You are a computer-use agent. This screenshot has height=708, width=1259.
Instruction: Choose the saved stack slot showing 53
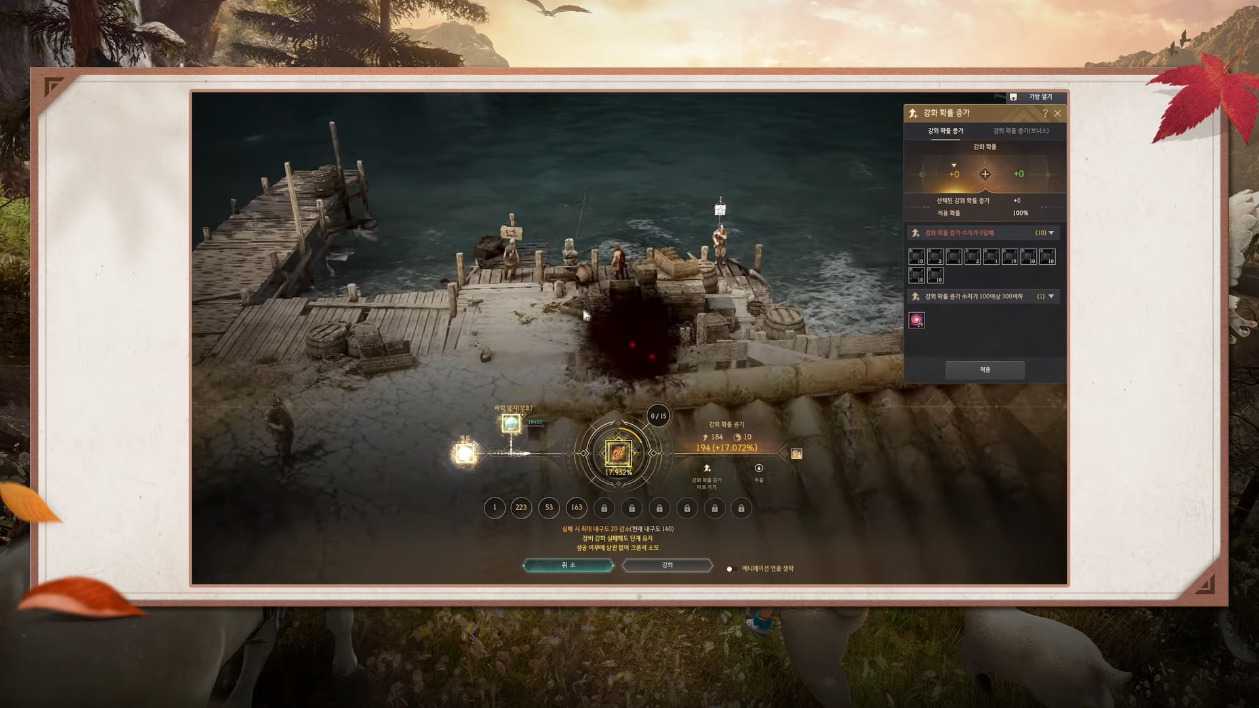click(x=548, y=508)
